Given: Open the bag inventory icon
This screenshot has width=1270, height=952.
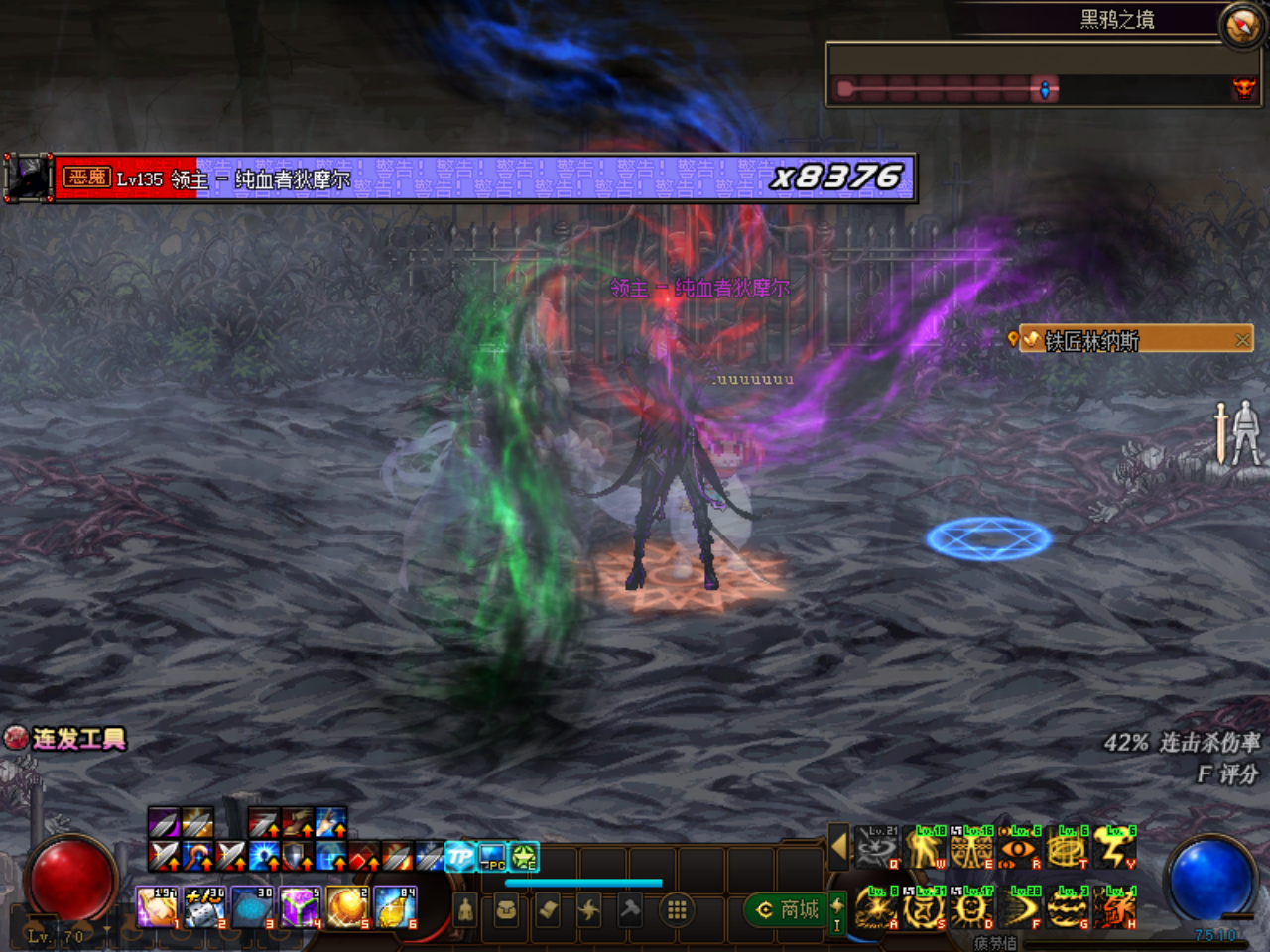Looking at the screenshot, I should (505, 909).
